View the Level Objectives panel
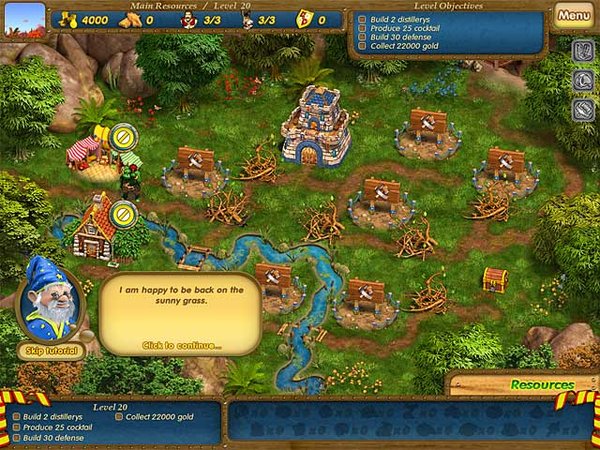 click(x=449, y=29)
